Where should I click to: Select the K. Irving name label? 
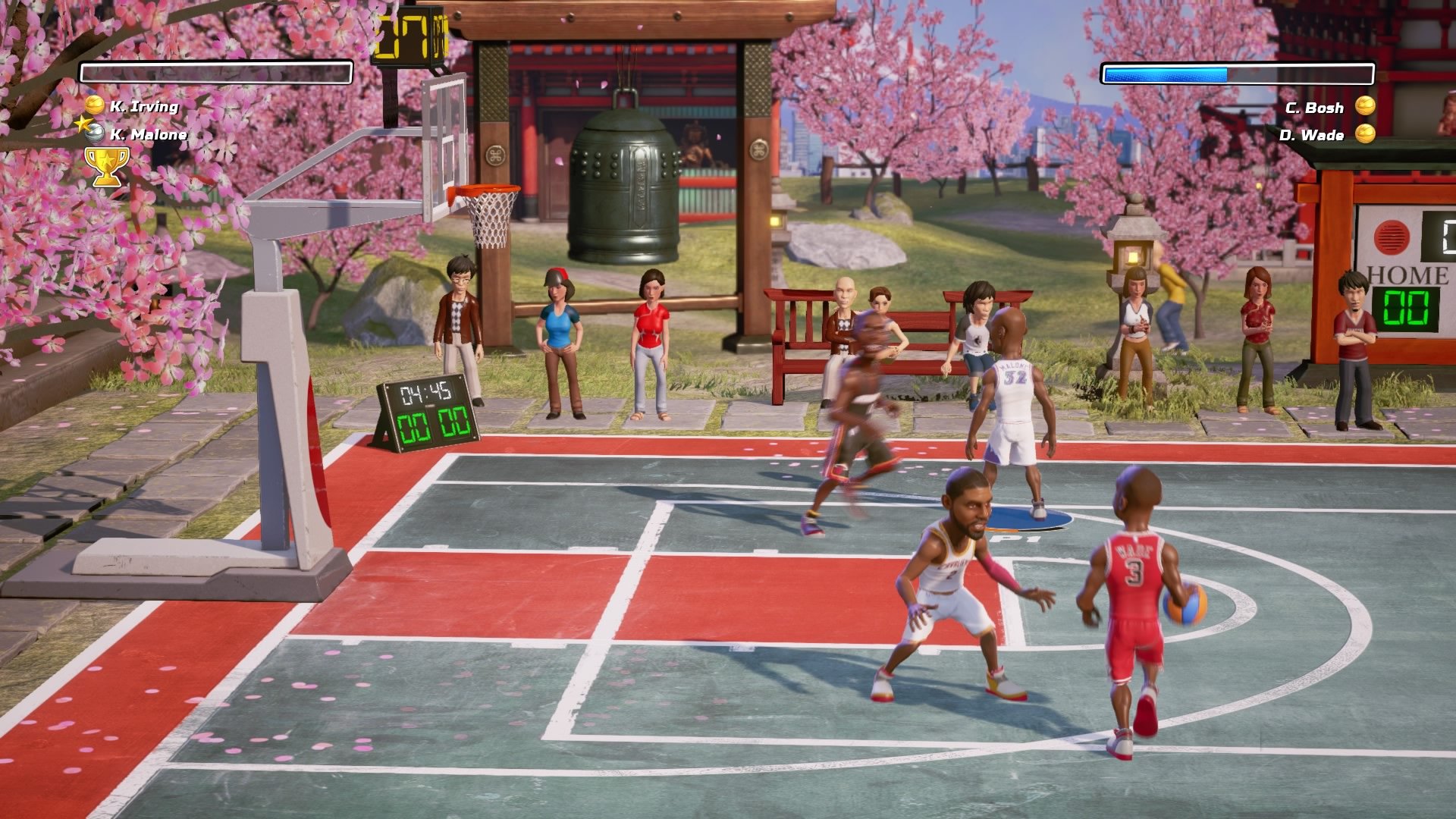(x=143, y=108)
